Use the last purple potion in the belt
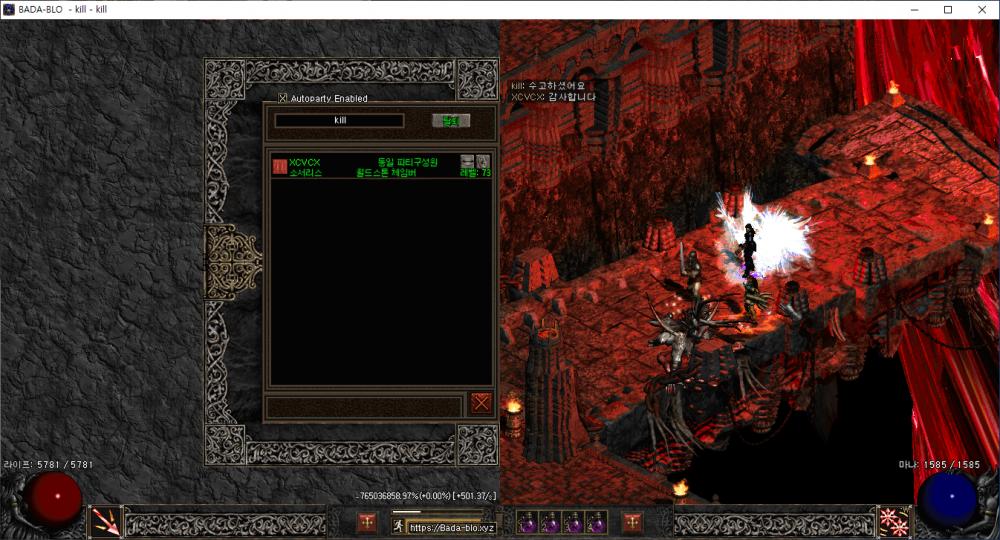 597,523
